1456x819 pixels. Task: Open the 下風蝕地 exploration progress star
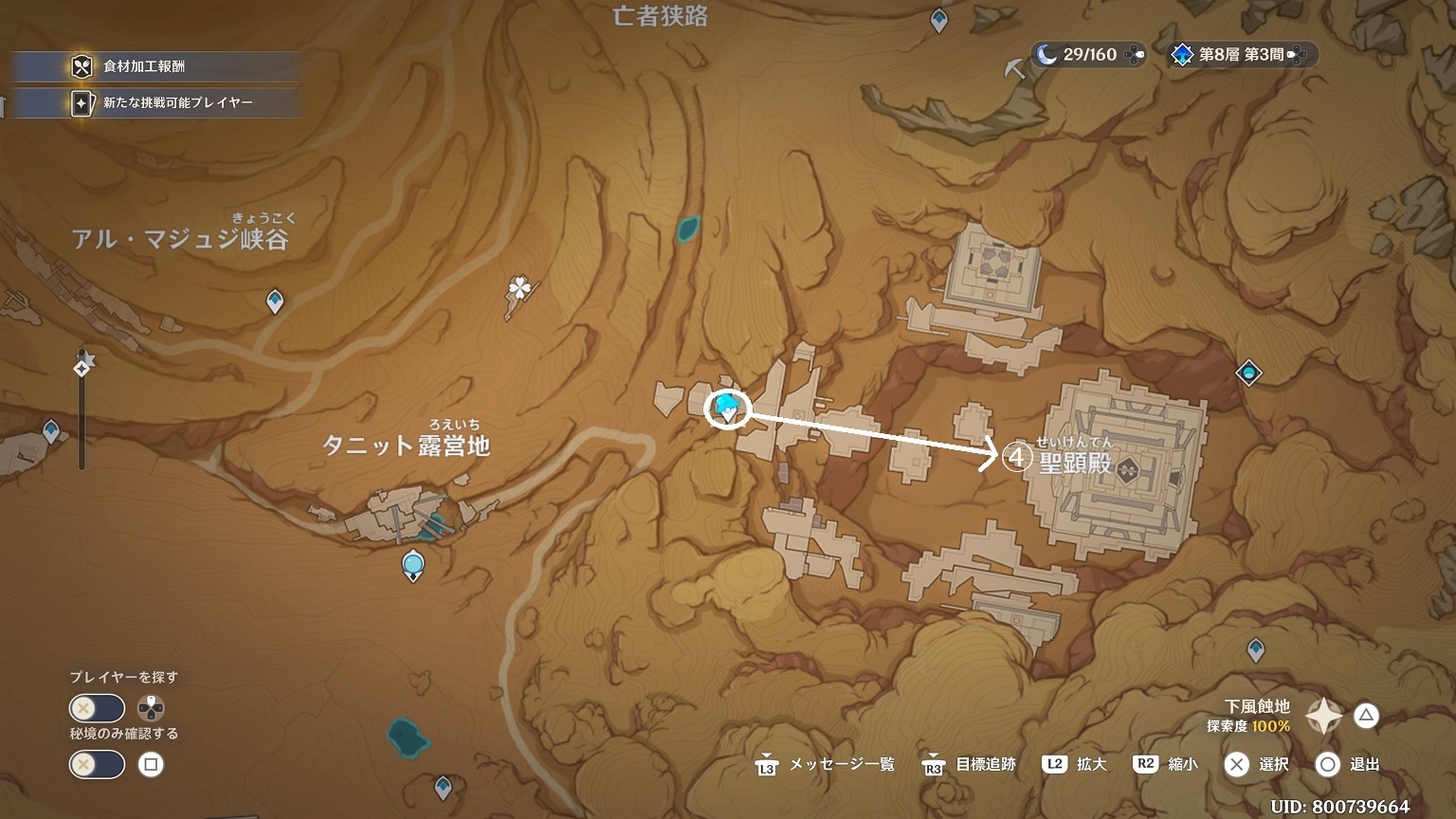tap(1323, 716)
